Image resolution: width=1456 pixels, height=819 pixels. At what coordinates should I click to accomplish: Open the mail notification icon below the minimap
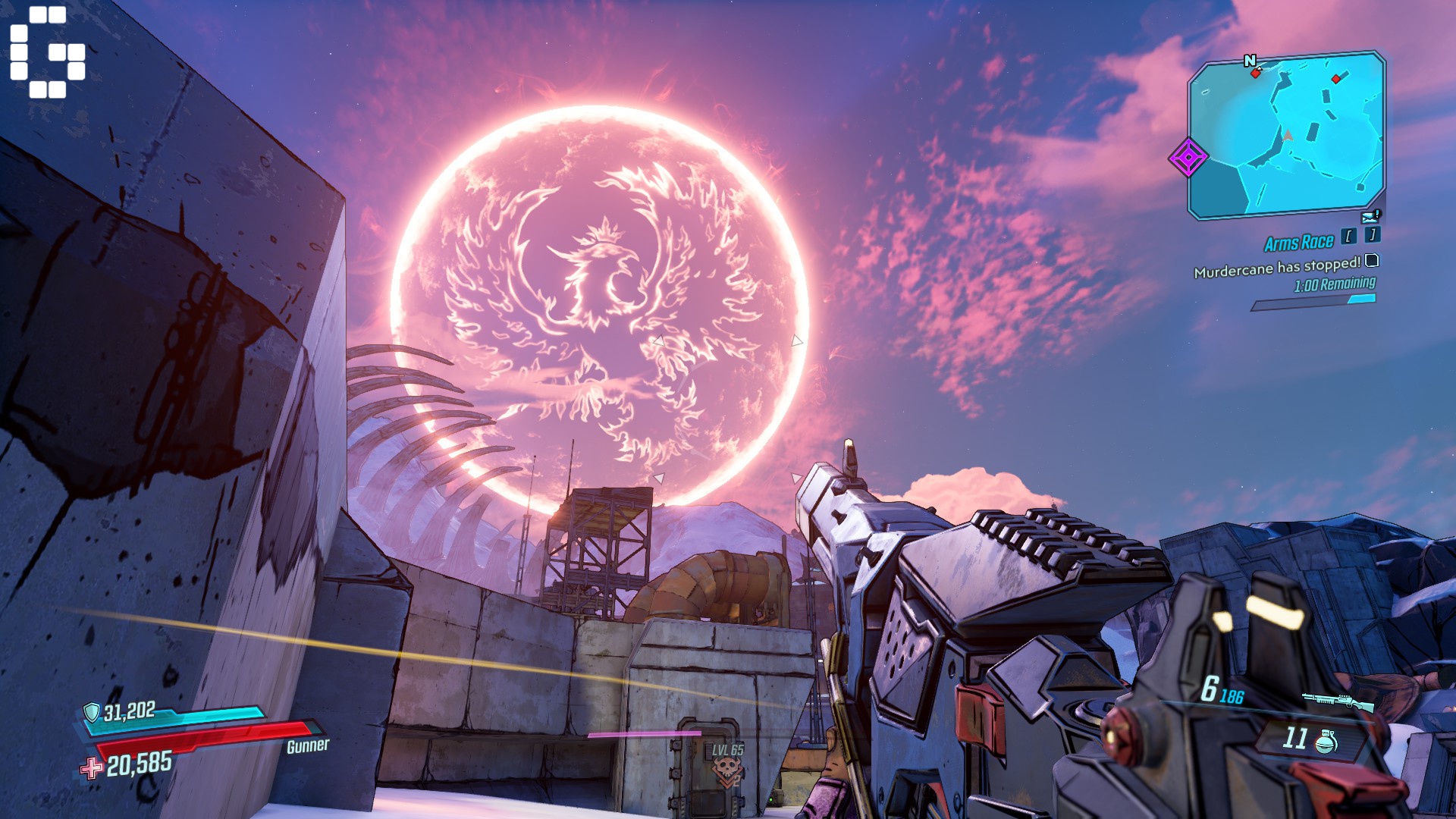tap(1369, 217)
